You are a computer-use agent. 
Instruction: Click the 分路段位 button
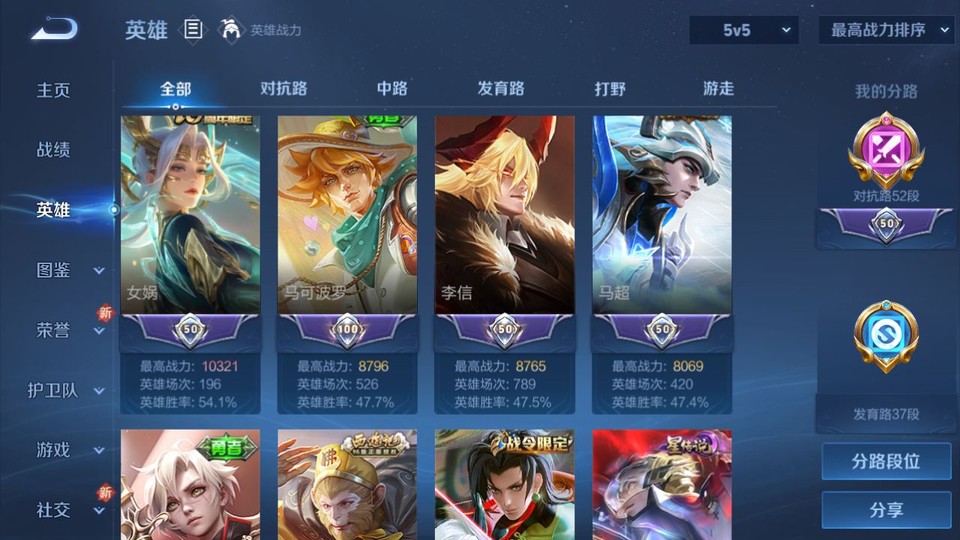point(886,462)
